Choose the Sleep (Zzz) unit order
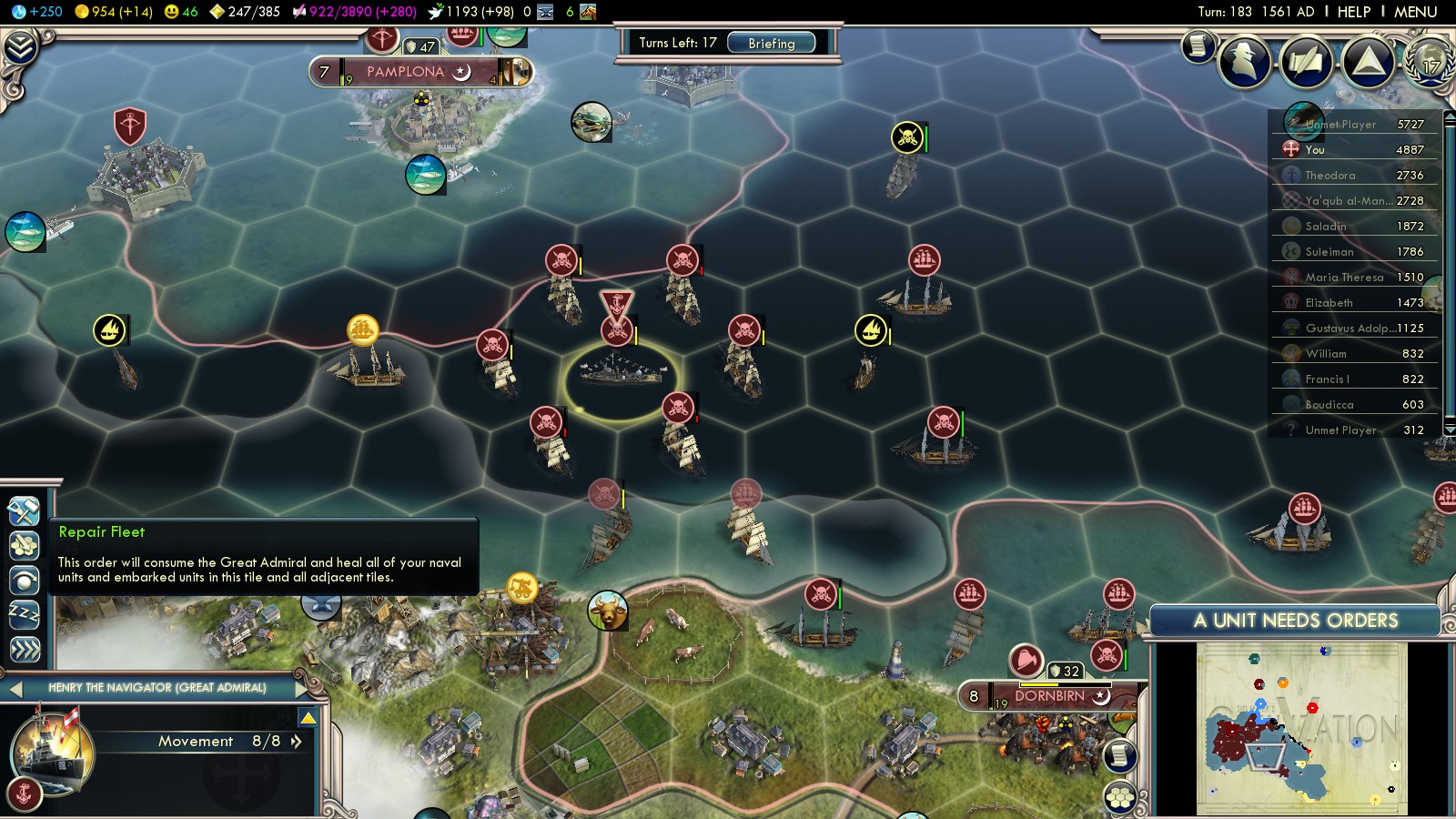The width and height of the screenshot is (1456, 819). [24, 614]
